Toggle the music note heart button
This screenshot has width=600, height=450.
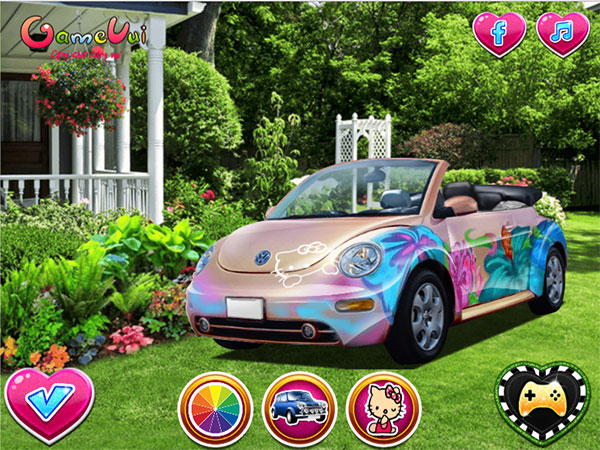[563, 32]
